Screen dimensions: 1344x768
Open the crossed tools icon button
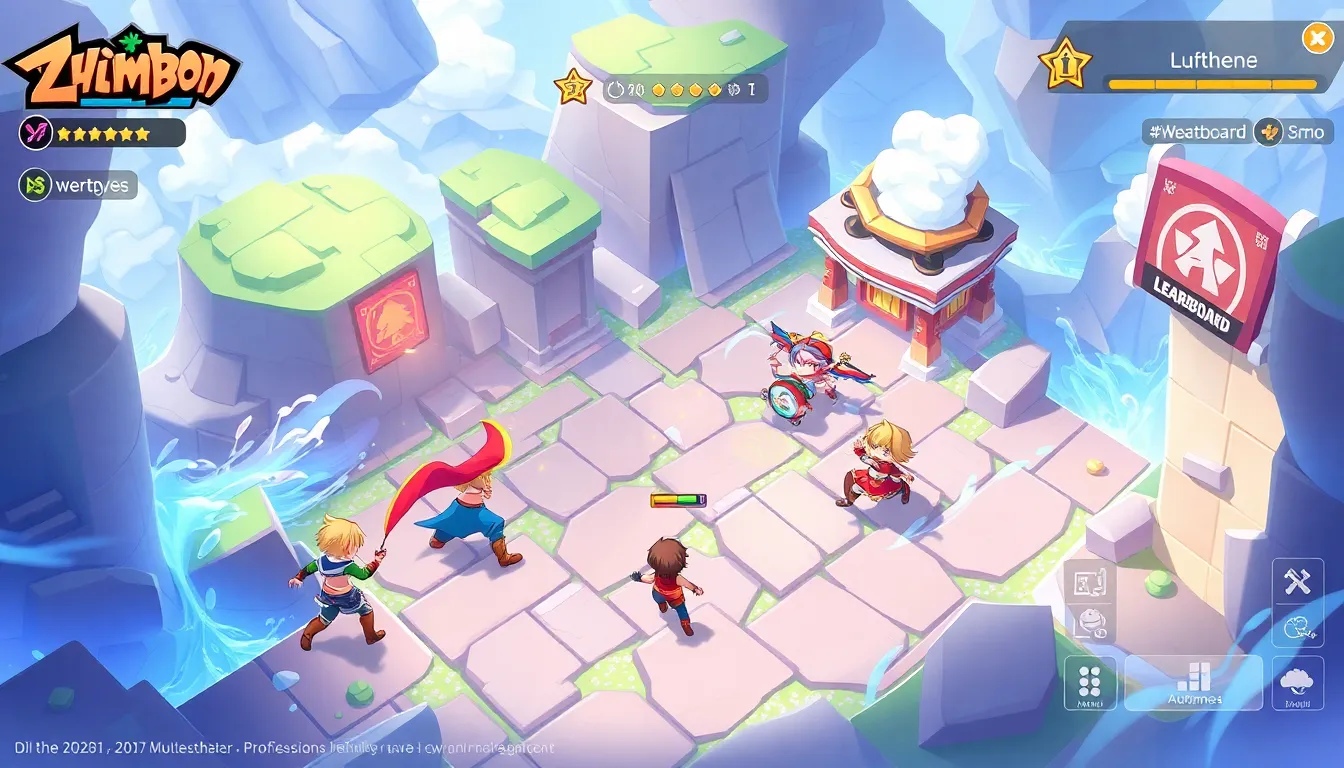(x=1297, y=582)
